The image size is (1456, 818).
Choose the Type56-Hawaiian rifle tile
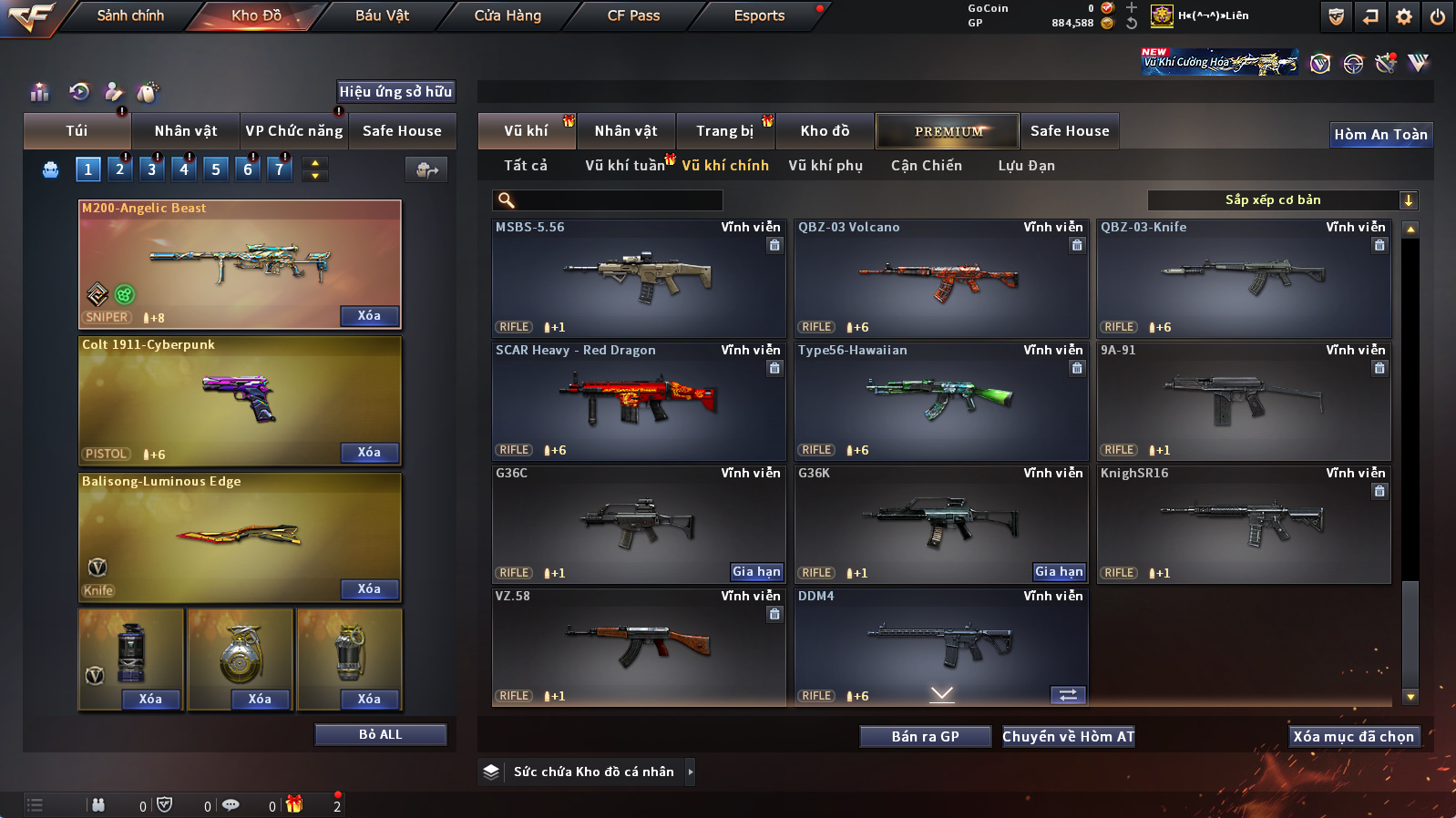[x=941, y=401]
